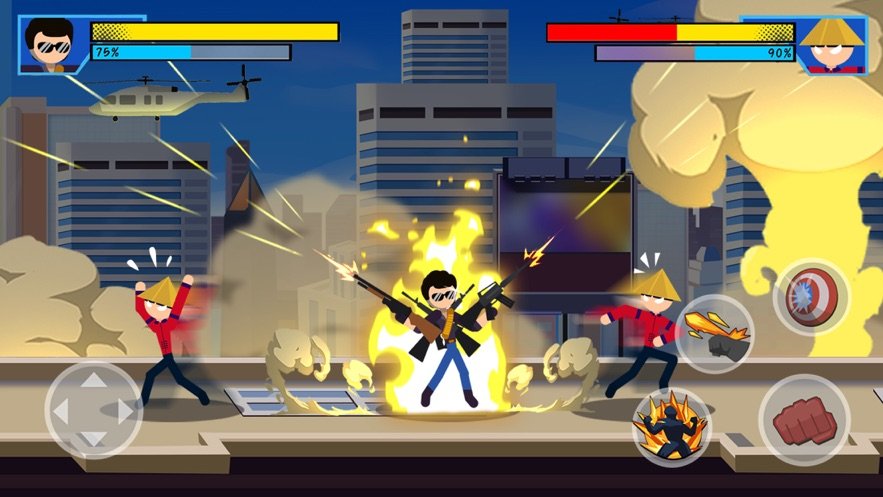
Task: Tap the up arrow on the movement pad
Action: click(93, 380)
